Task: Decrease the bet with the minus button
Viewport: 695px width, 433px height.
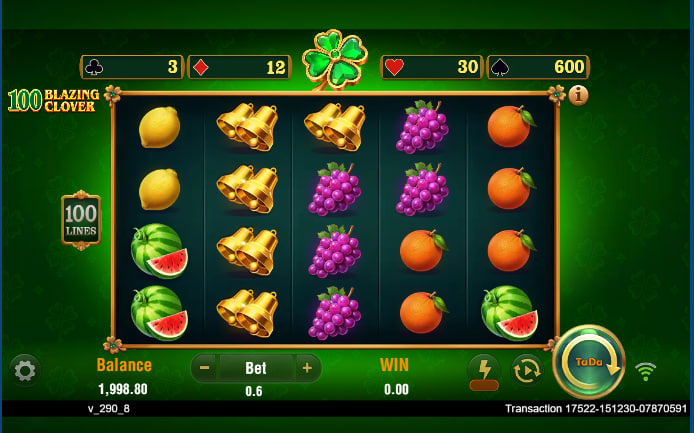Action: click(x=205, y=368)
